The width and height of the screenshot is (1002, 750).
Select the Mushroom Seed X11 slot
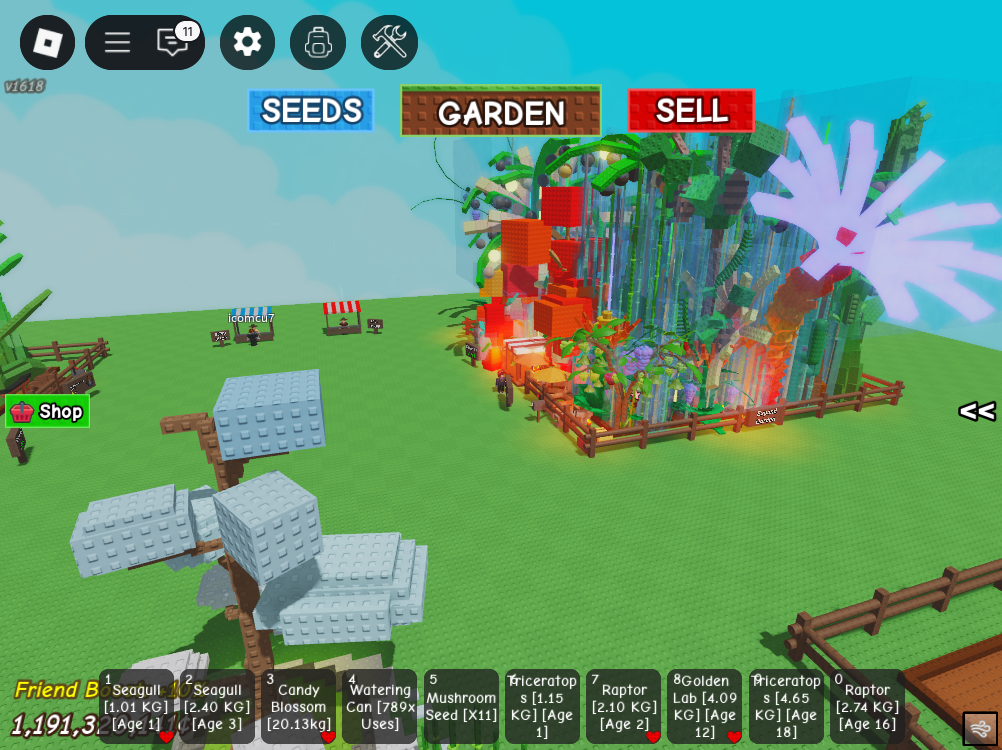point(461,706)
